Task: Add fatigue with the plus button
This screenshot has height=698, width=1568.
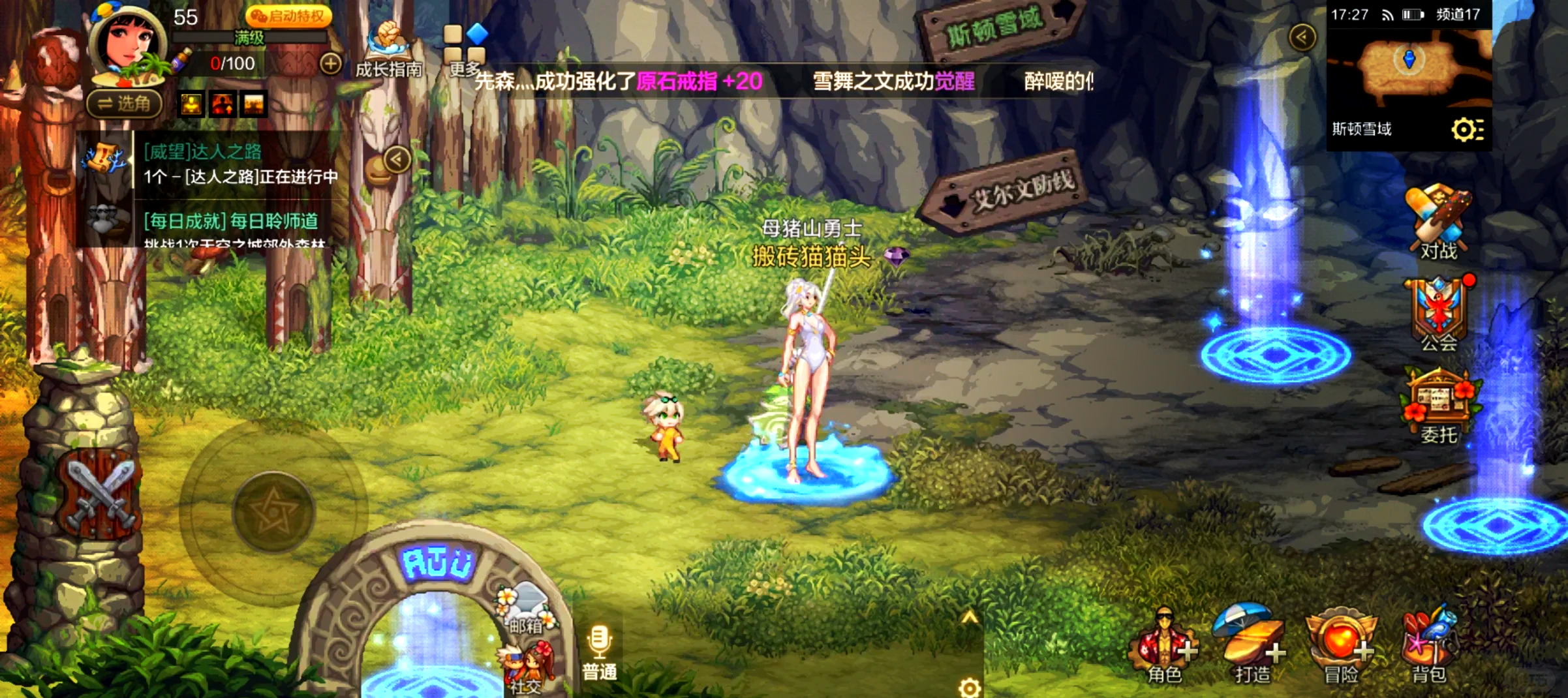Action: (x=331, y=63)
